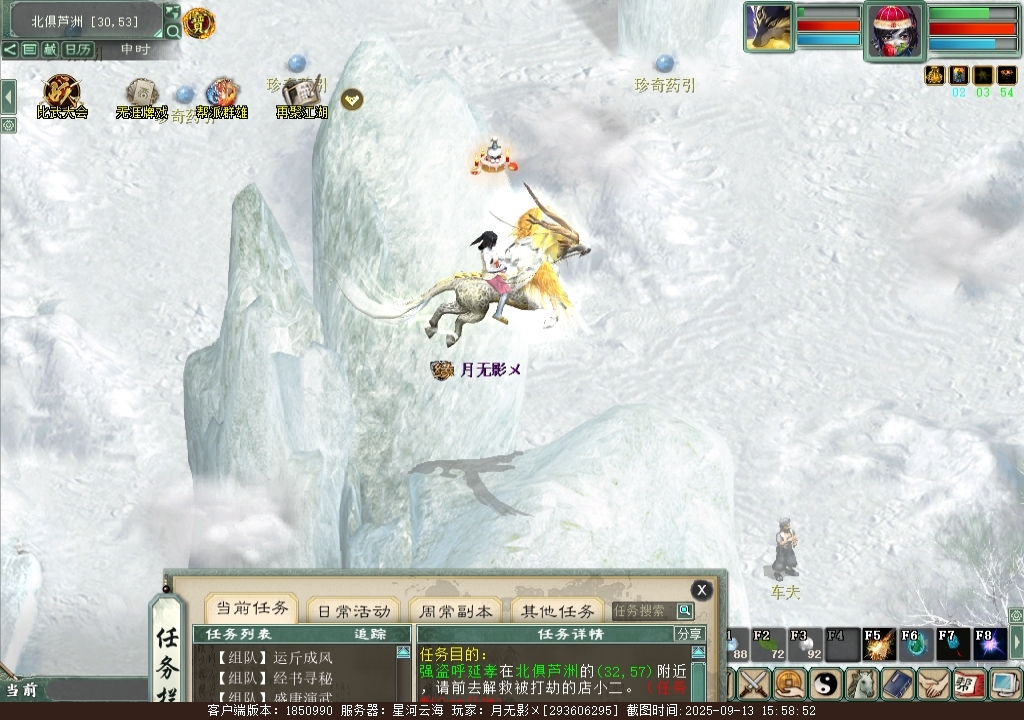Open the 比武大会 event icon
1024x720 pixels.
(62, 95)
